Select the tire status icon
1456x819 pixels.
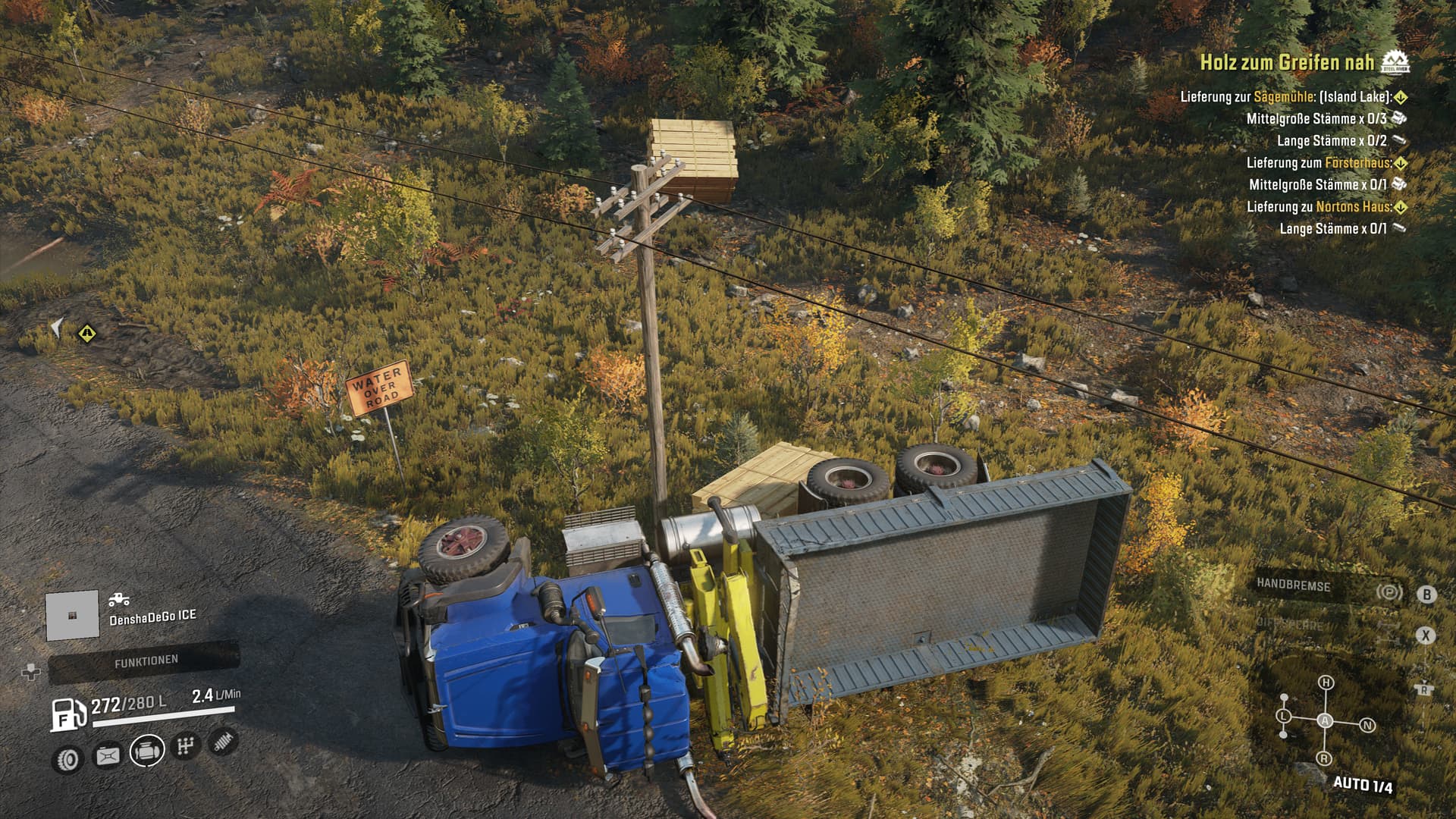pos(68,758)
